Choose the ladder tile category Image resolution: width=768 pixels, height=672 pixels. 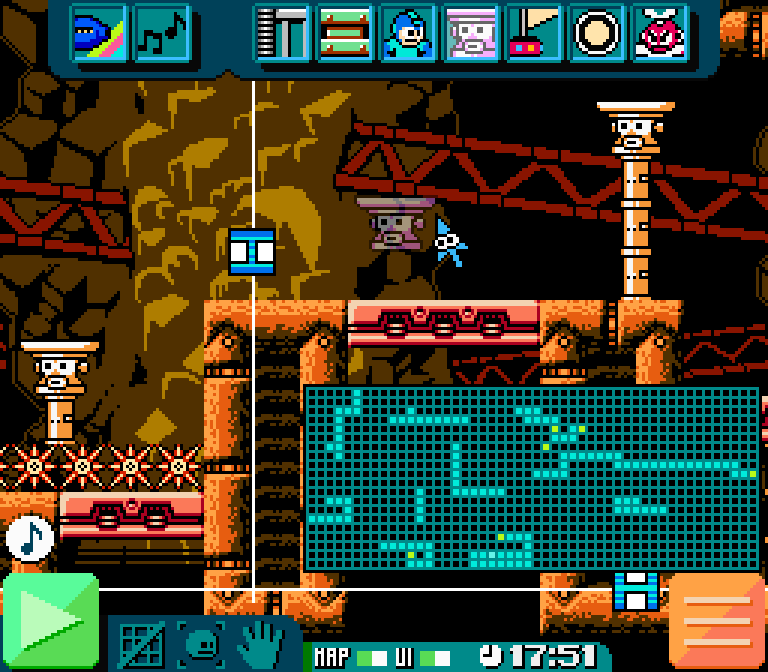click(x=282, y=33)
